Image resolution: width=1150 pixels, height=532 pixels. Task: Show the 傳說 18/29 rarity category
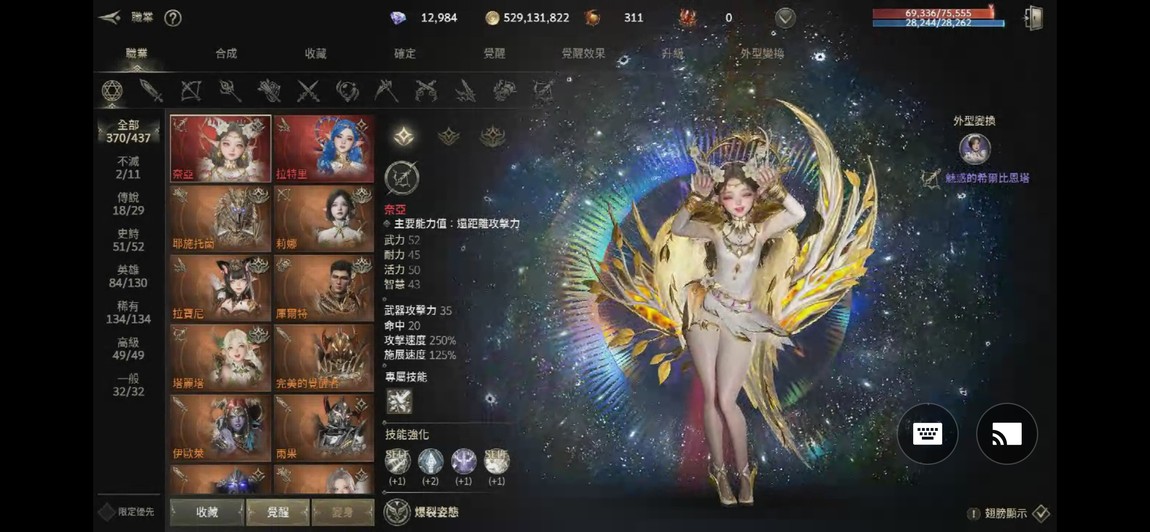click(128, 204)
